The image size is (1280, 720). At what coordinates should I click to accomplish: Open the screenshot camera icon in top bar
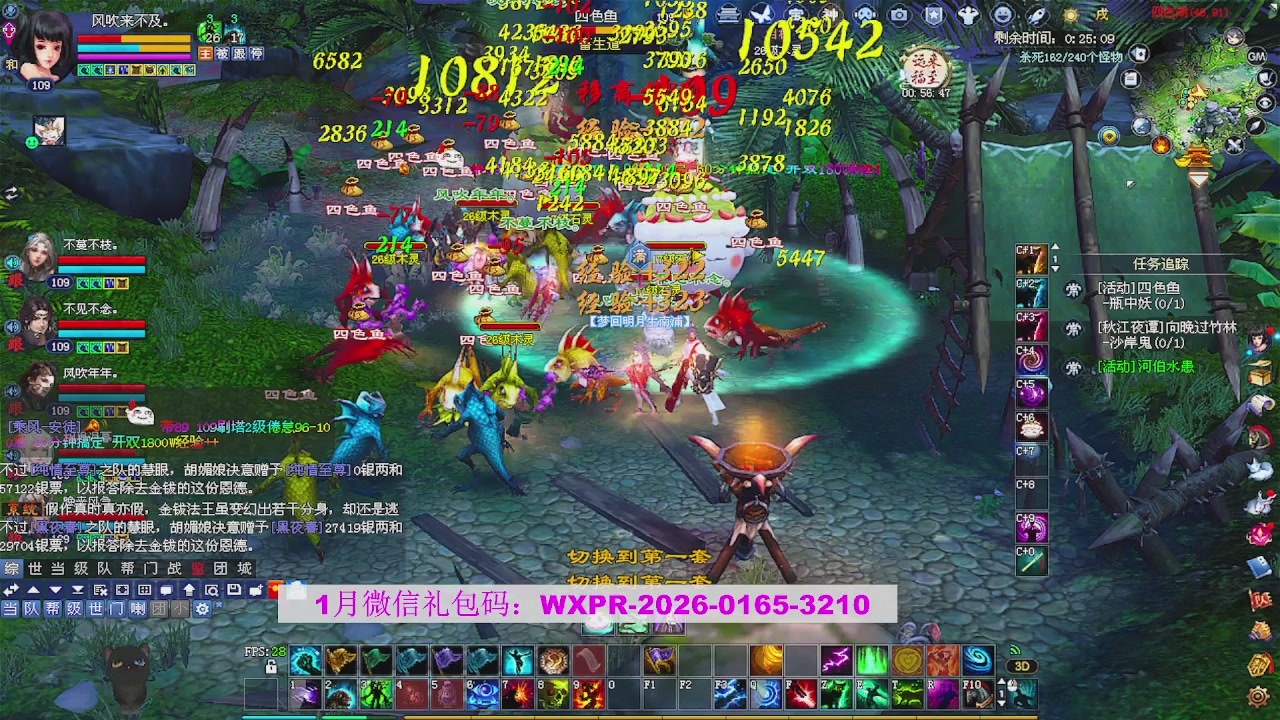click(901, 15)
